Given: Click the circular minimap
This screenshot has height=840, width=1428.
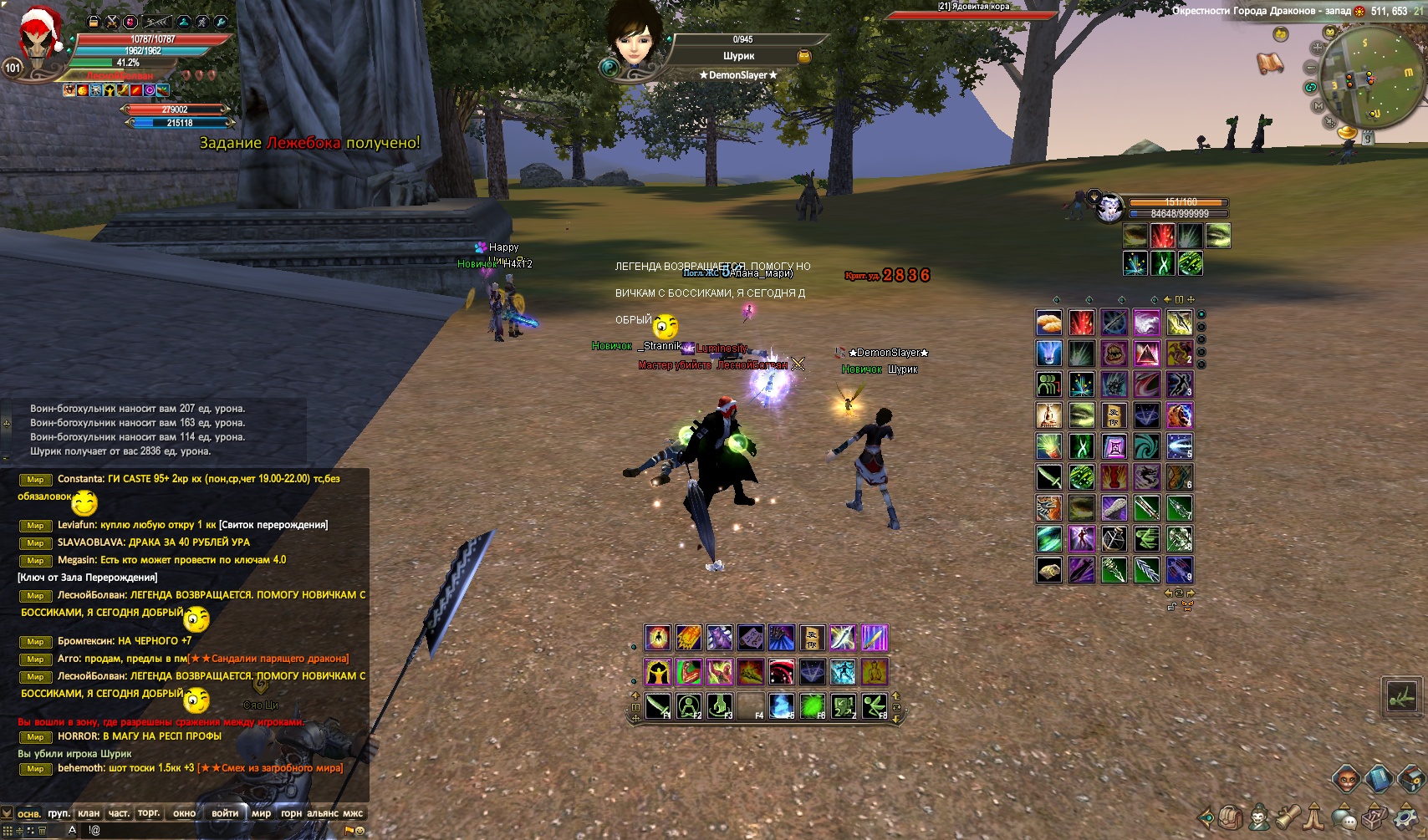Looking at the screenshot, I should coord(1364,78).
